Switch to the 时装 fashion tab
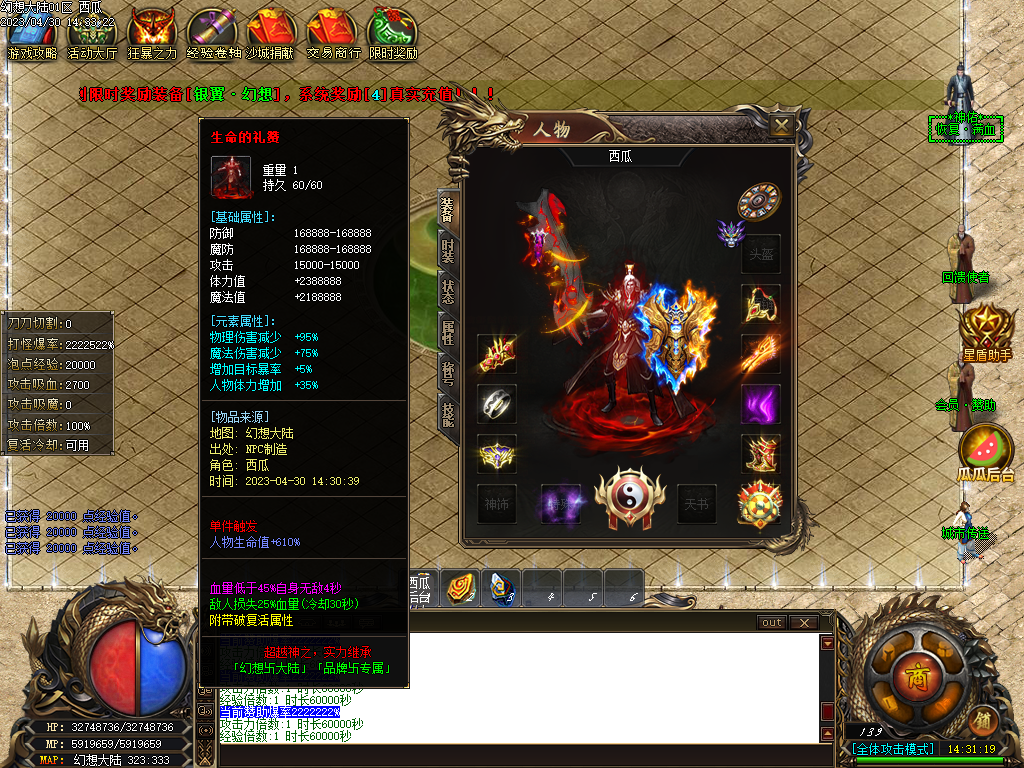The width and height of the screenshot is (1024, 768). click(x=448, y=251)
